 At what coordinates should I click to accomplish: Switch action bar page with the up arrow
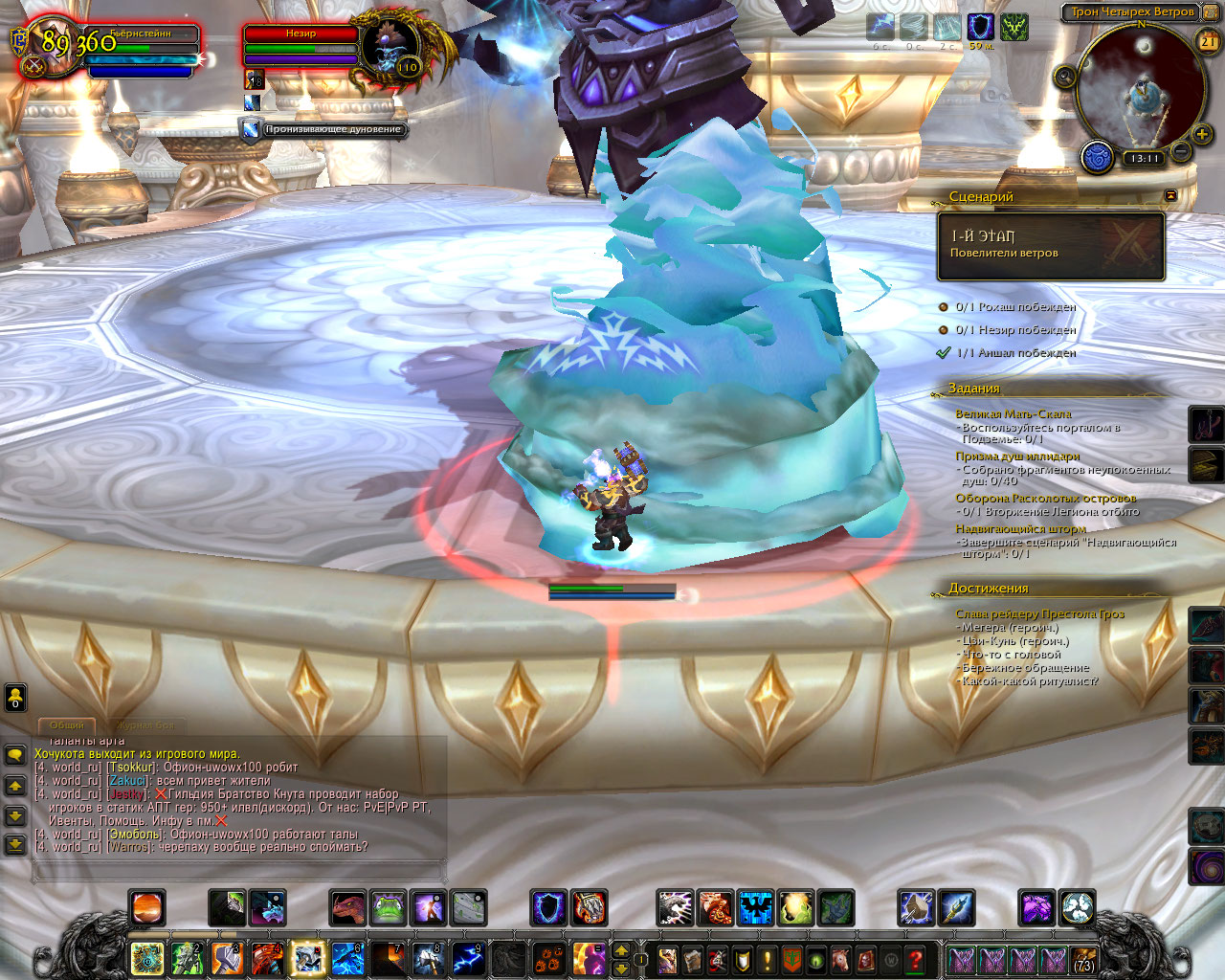pos(620,950)
